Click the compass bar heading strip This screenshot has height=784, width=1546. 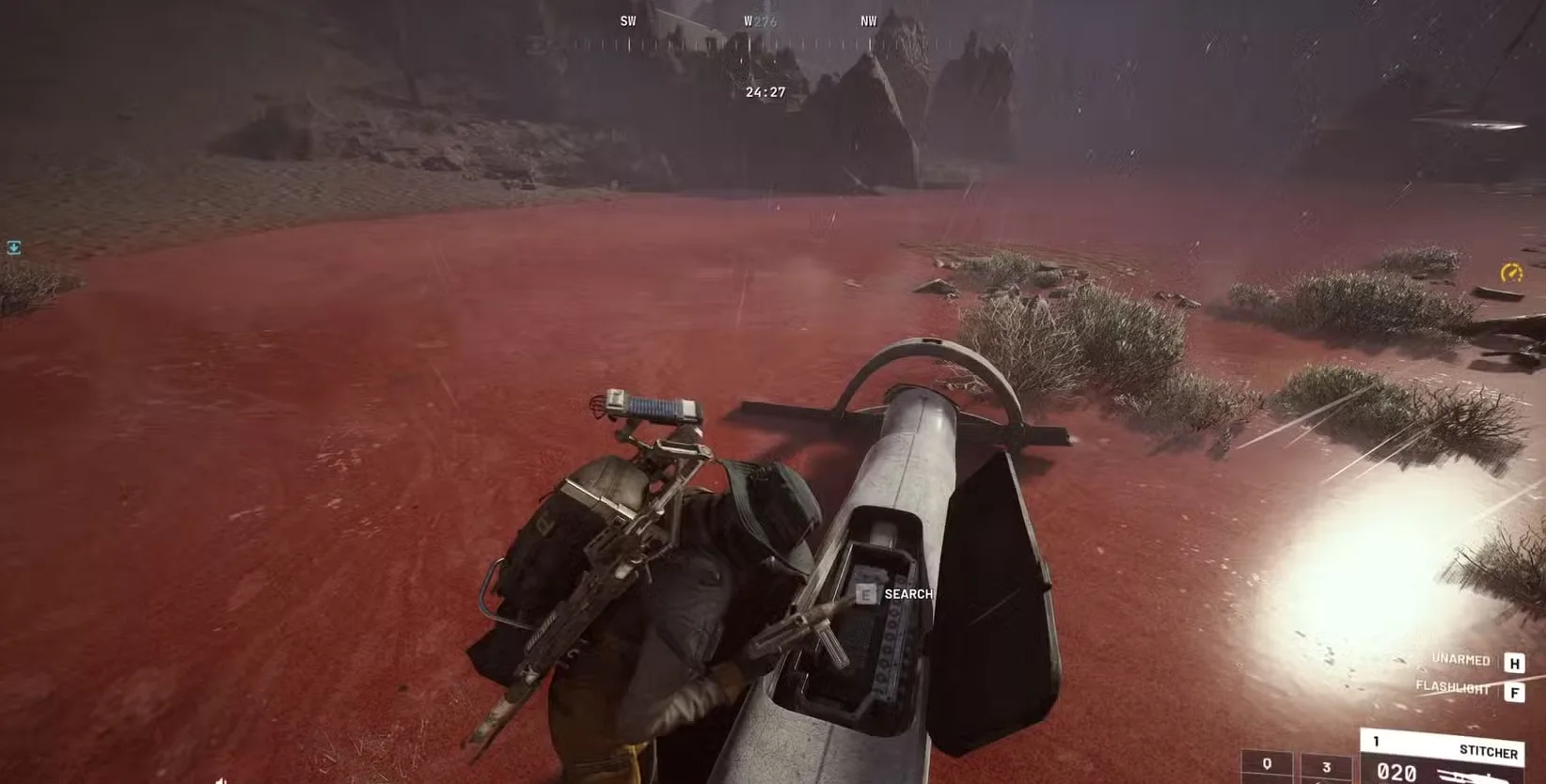[x=749, y=42]
